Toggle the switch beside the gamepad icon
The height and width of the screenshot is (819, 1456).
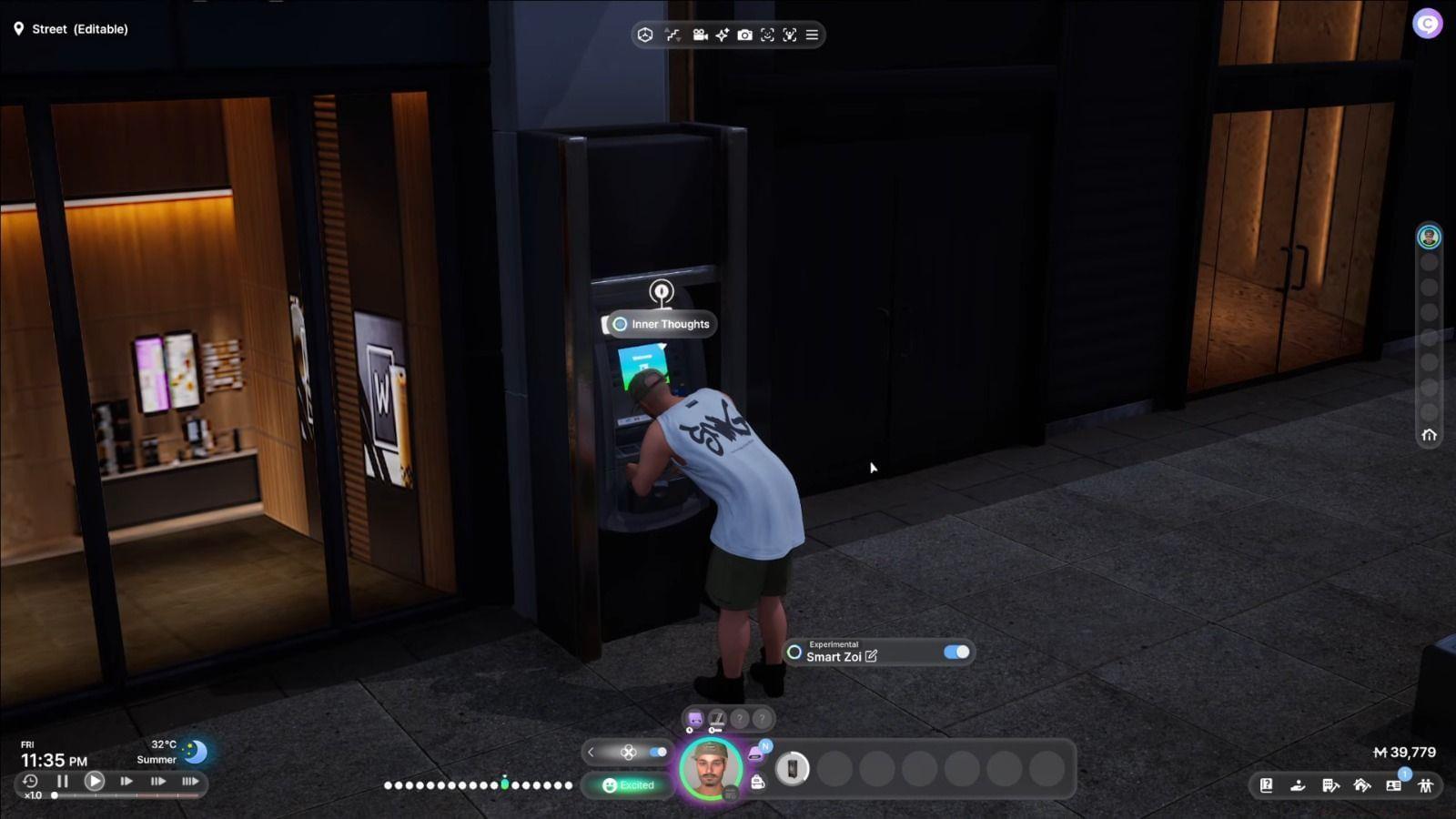(657, 752)
